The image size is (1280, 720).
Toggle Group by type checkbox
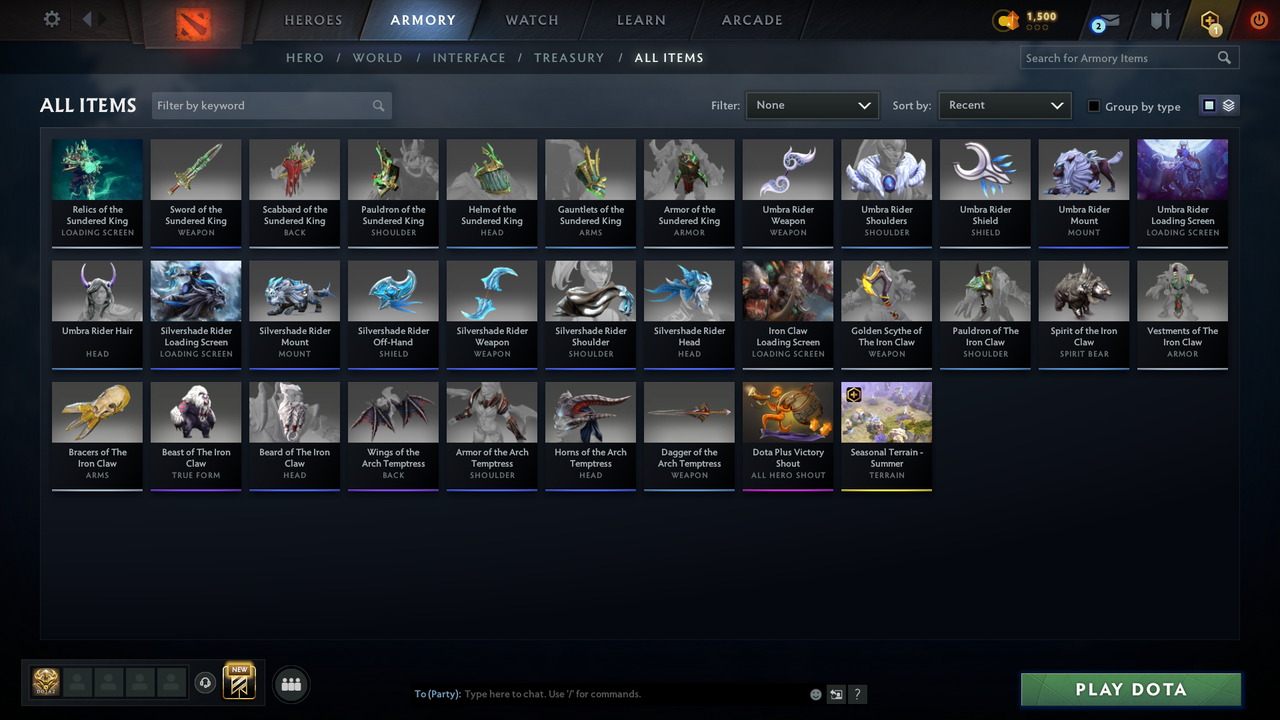pos(1094,106)
